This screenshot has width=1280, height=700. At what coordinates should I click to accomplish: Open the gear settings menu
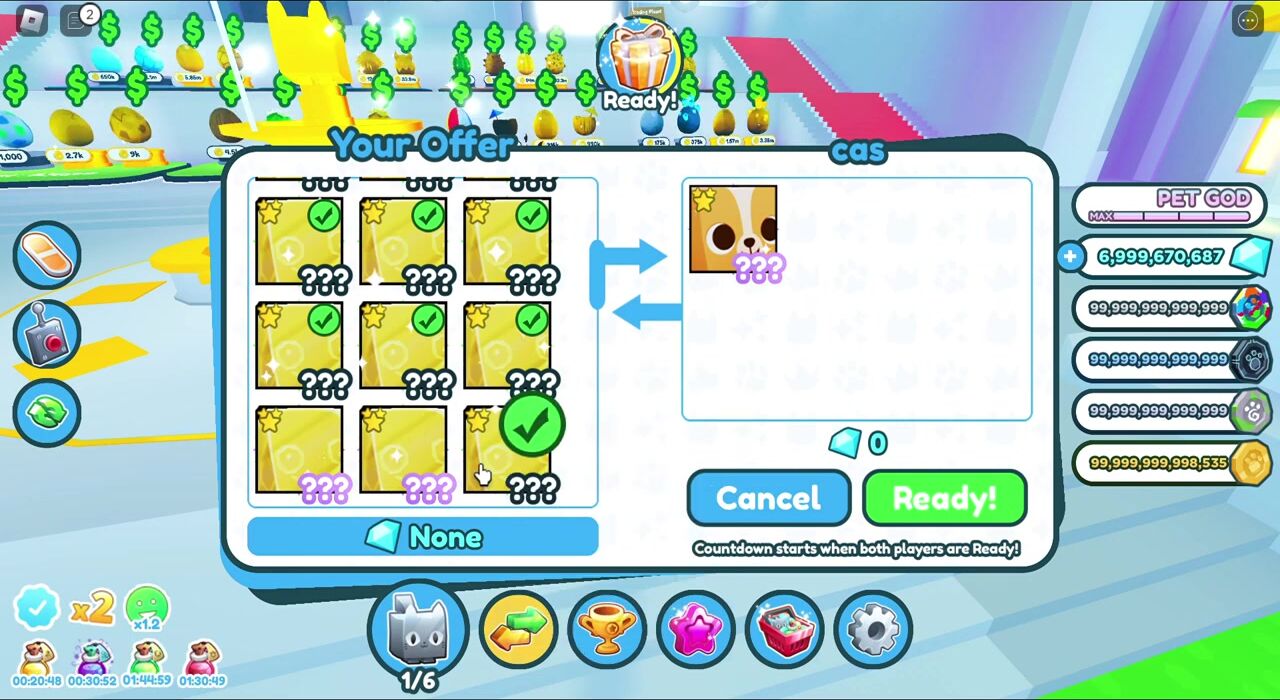(x=873, y=628)
